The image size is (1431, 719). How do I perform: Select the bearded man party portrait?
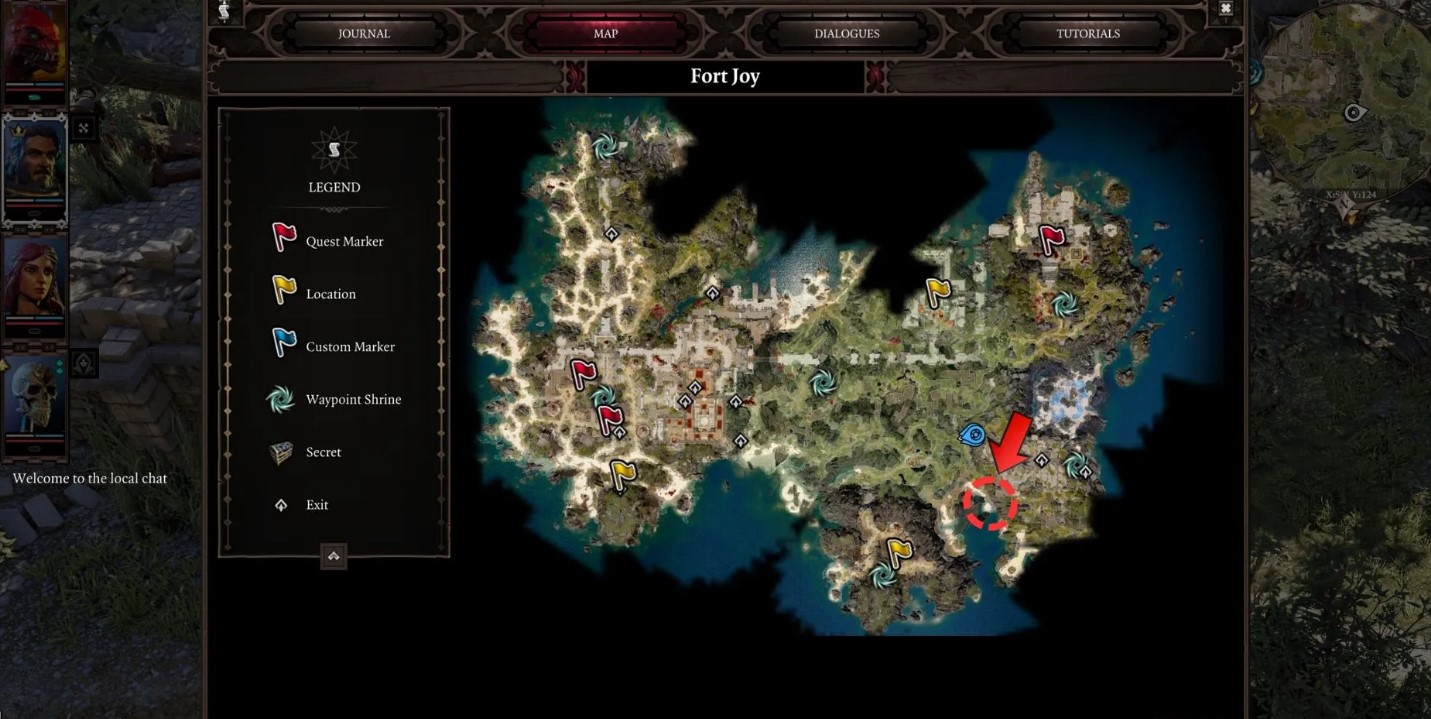35,166
